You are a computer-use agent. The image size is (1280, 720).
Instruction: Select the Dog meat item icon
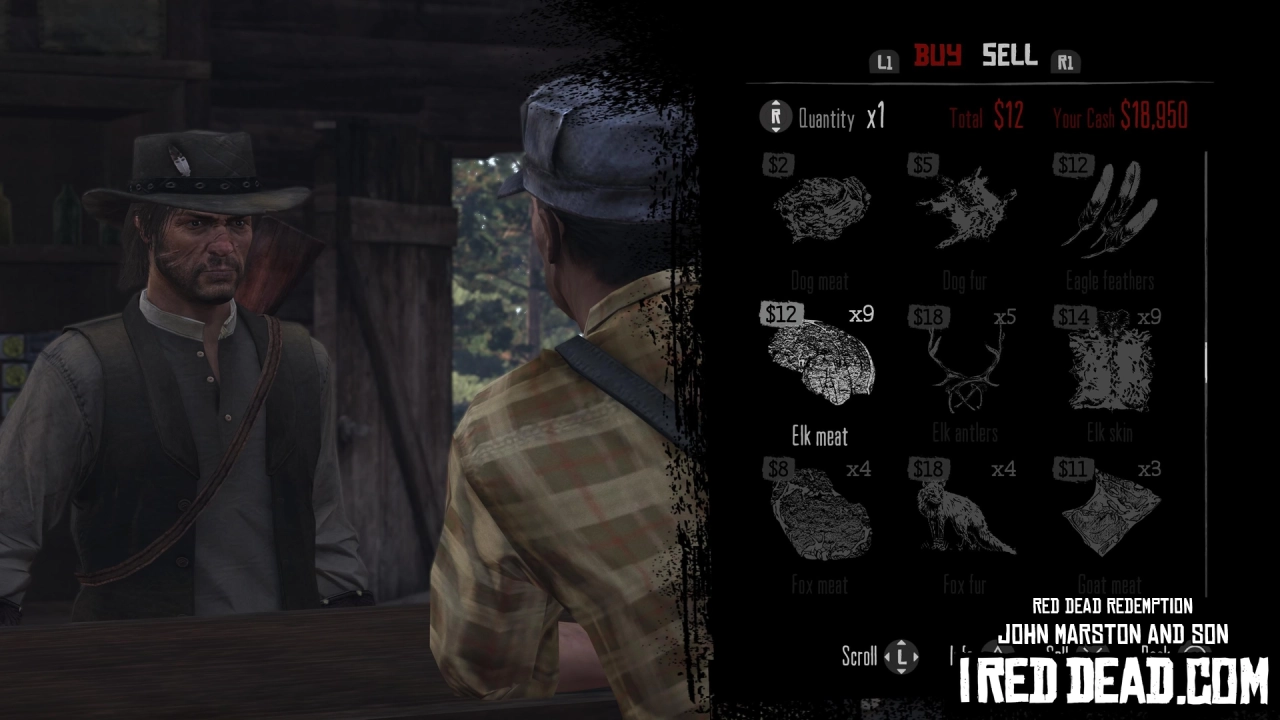coord(824,210)
